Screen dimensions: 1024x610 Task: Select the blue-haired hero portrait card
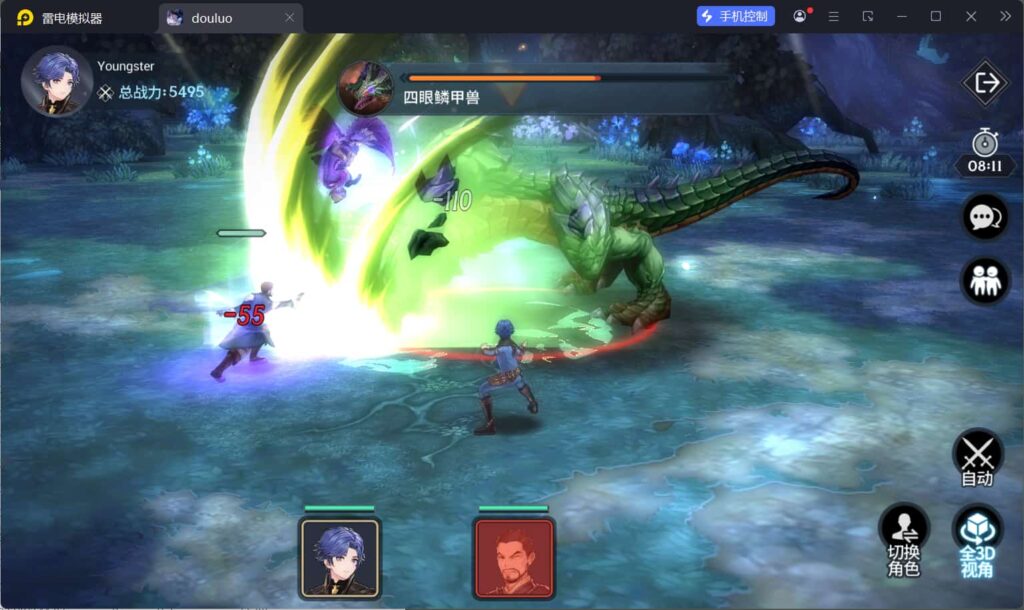tap(340, 557)
